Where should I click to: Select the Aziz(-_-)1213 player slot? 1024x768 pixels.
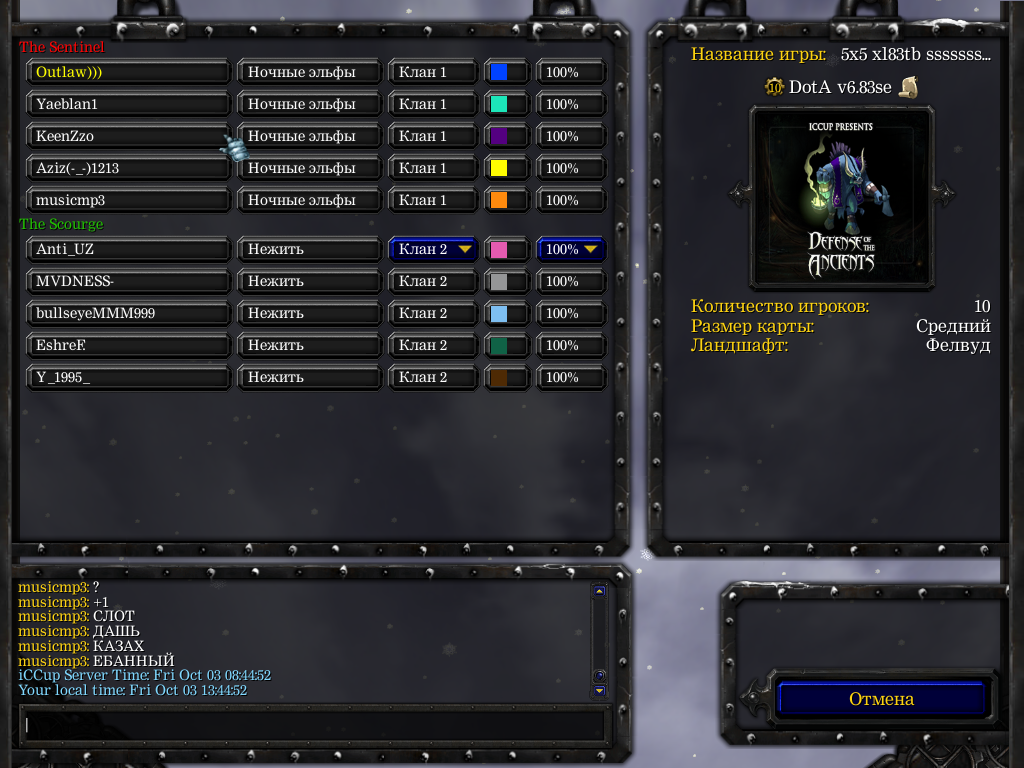[x=129, y=168]
